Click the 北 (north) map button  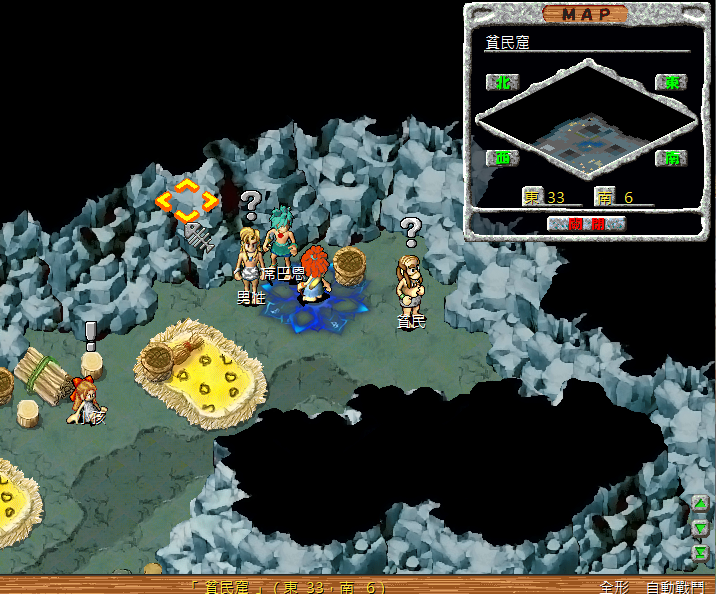click(502, 82)
